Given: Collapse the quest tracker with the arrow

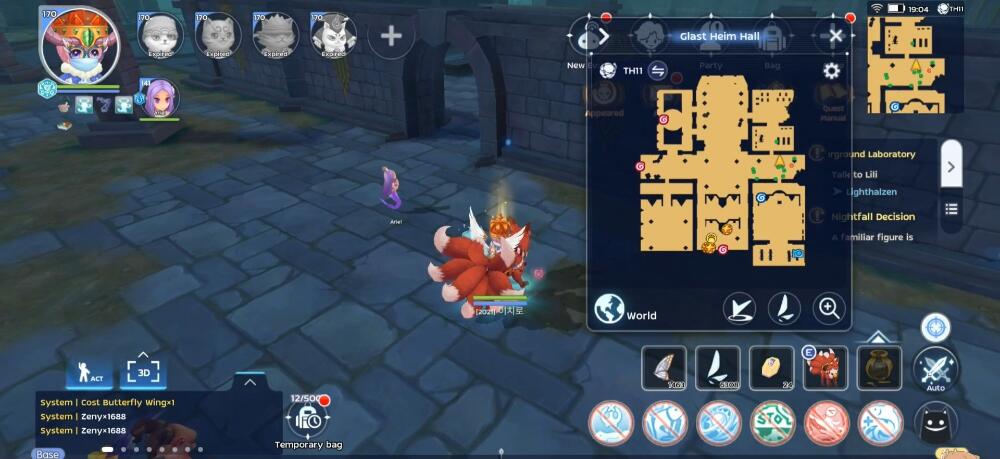Looking at the screenshot, I should (951, 167).
